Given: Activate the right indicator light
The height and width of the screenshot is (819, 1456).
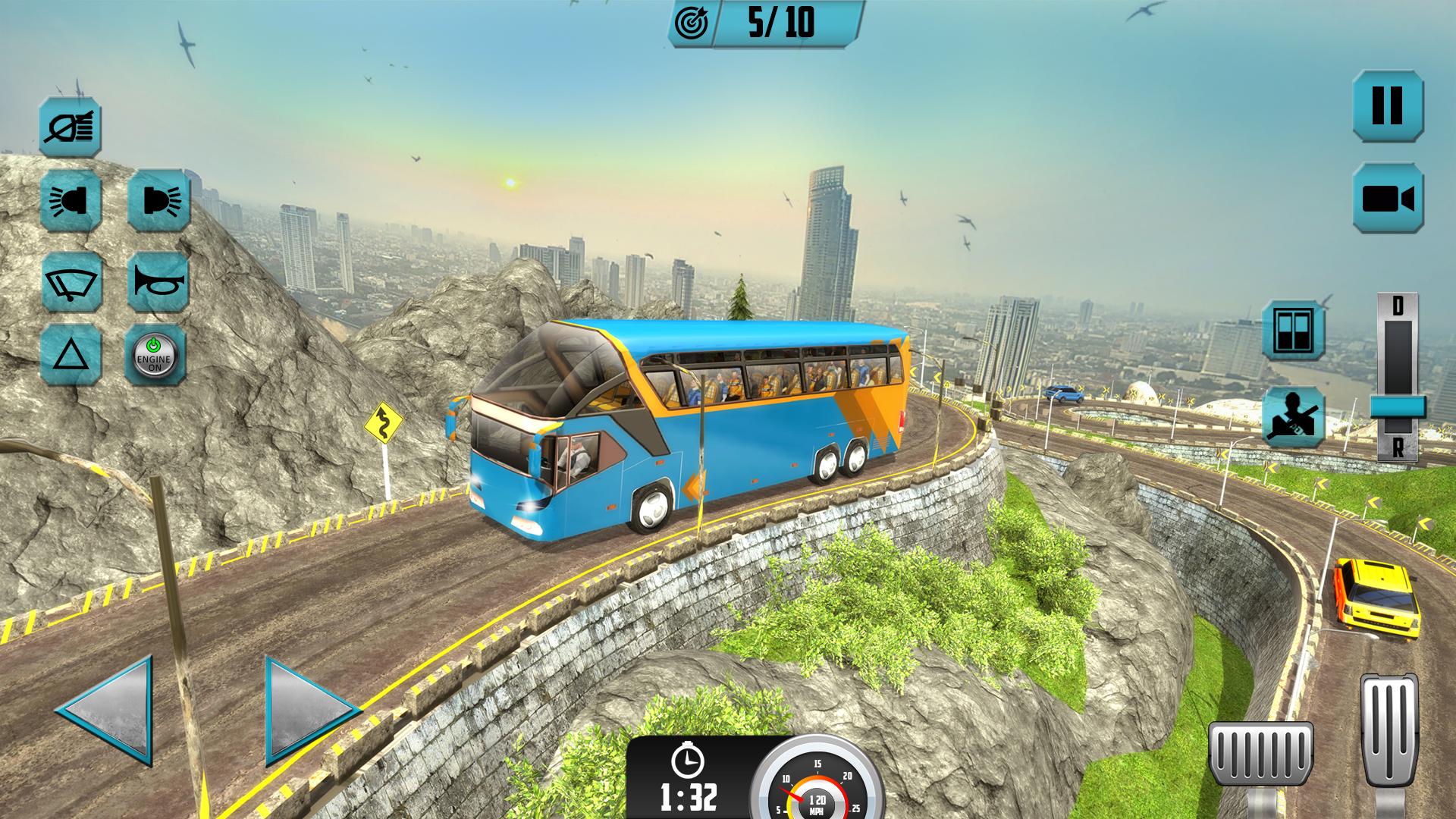Looking at the screenshot, I should pyautogui.click(x=158, y=201).
